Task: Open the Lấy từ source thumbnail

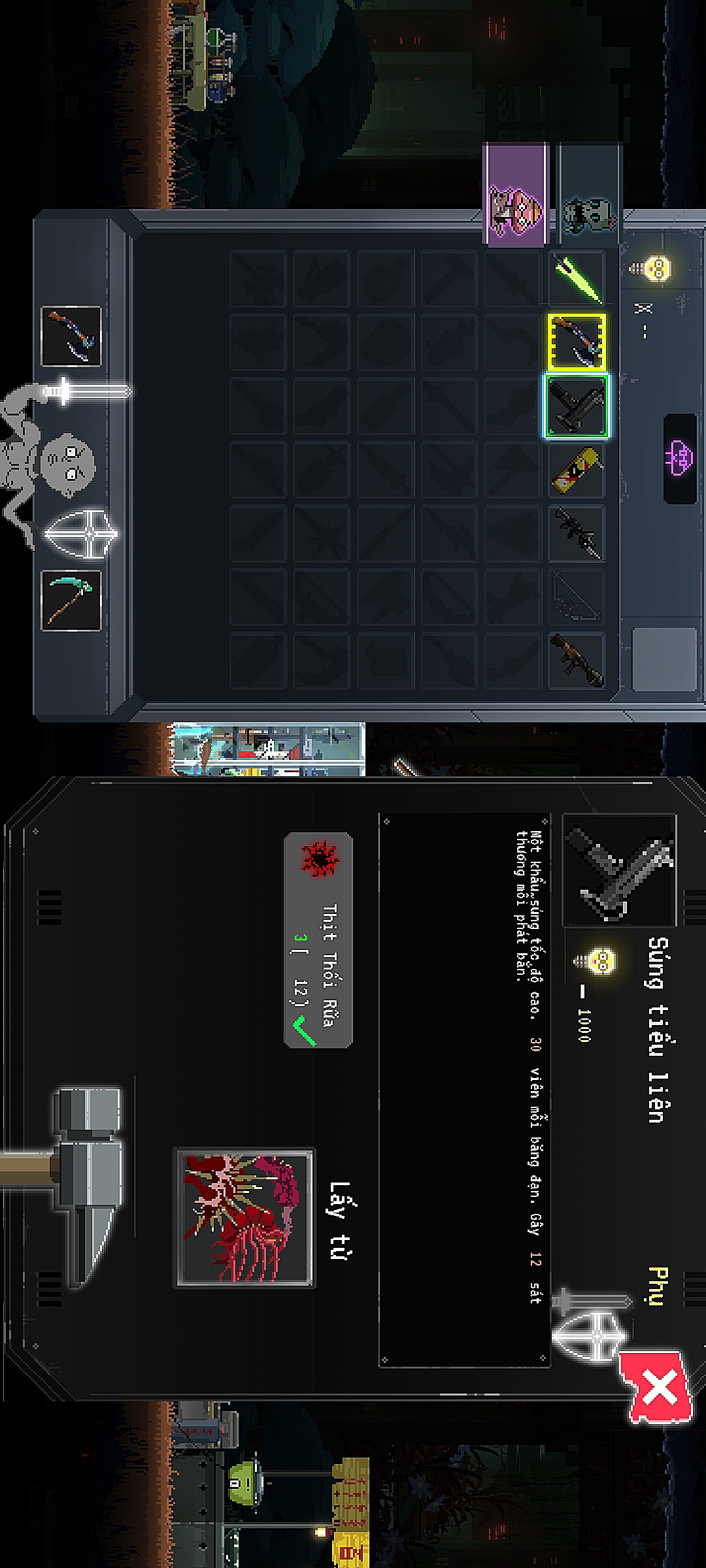Action: coord(245,1218)
